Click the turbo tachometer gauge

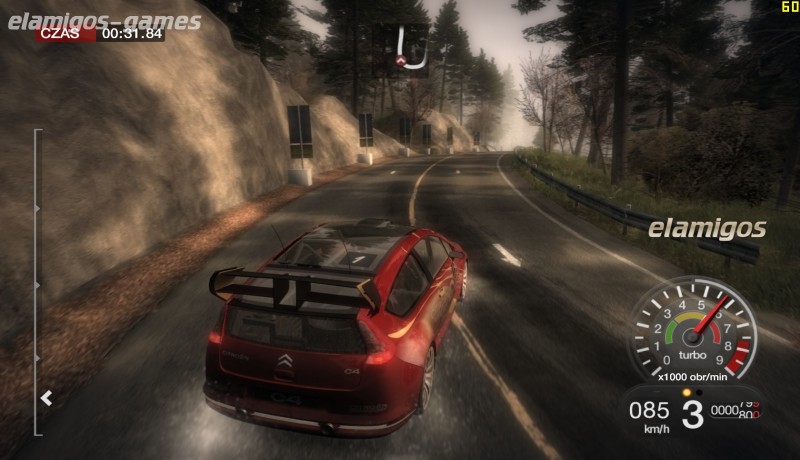pos(693,331)
